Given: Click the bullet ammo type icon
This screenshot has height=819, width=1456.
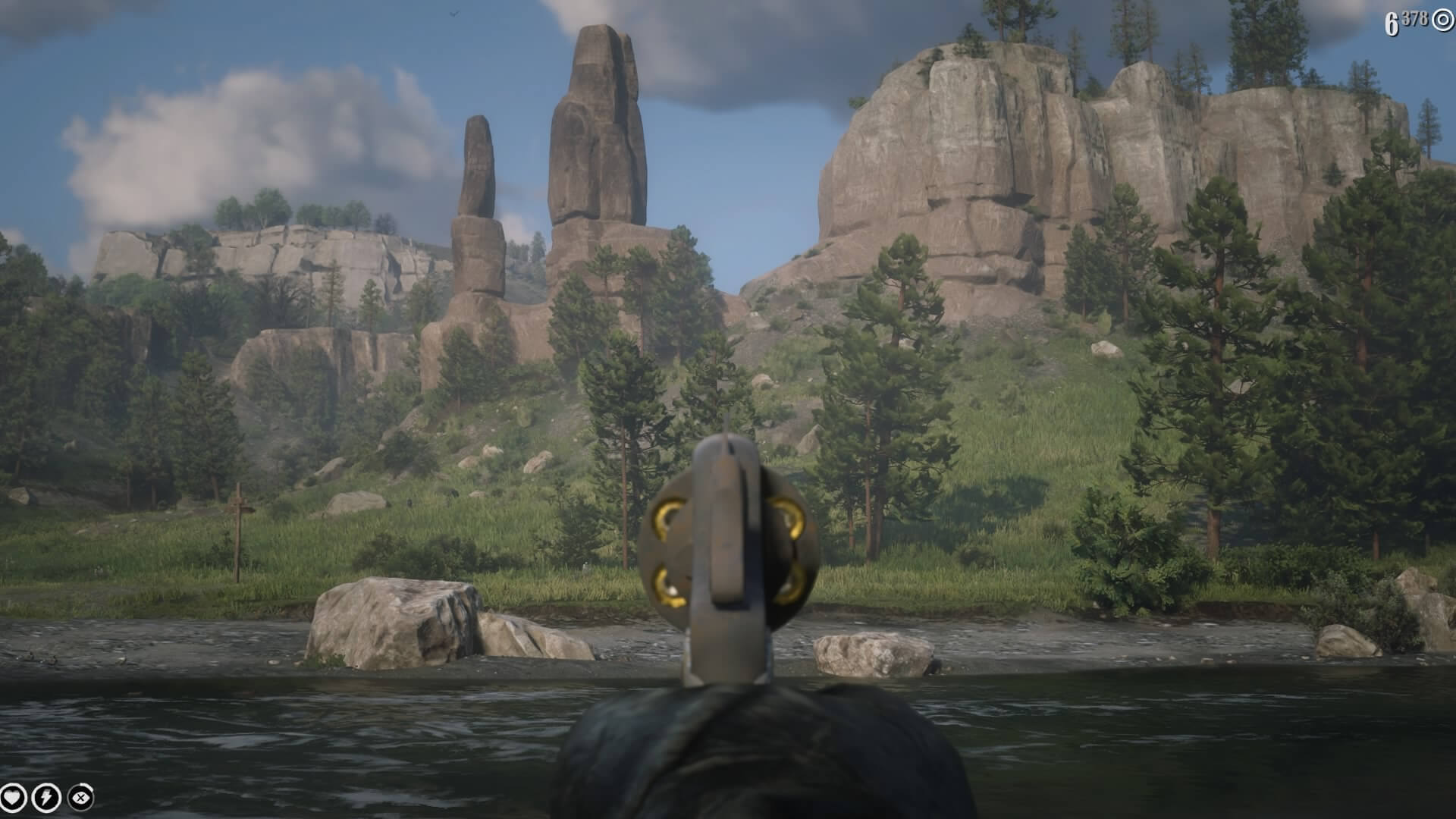Looking at the screenshot, I should pyautogui.click(x=1442, y=20).
